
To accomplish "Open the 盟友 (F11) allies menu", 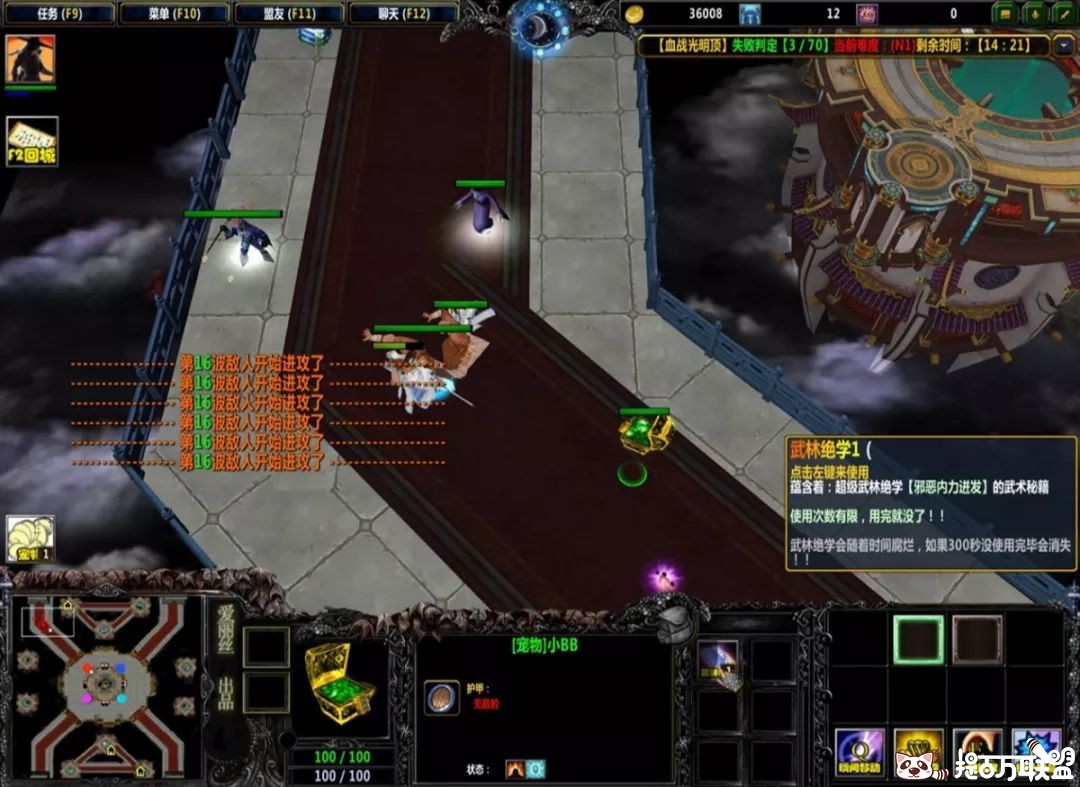I will [289, 14].
